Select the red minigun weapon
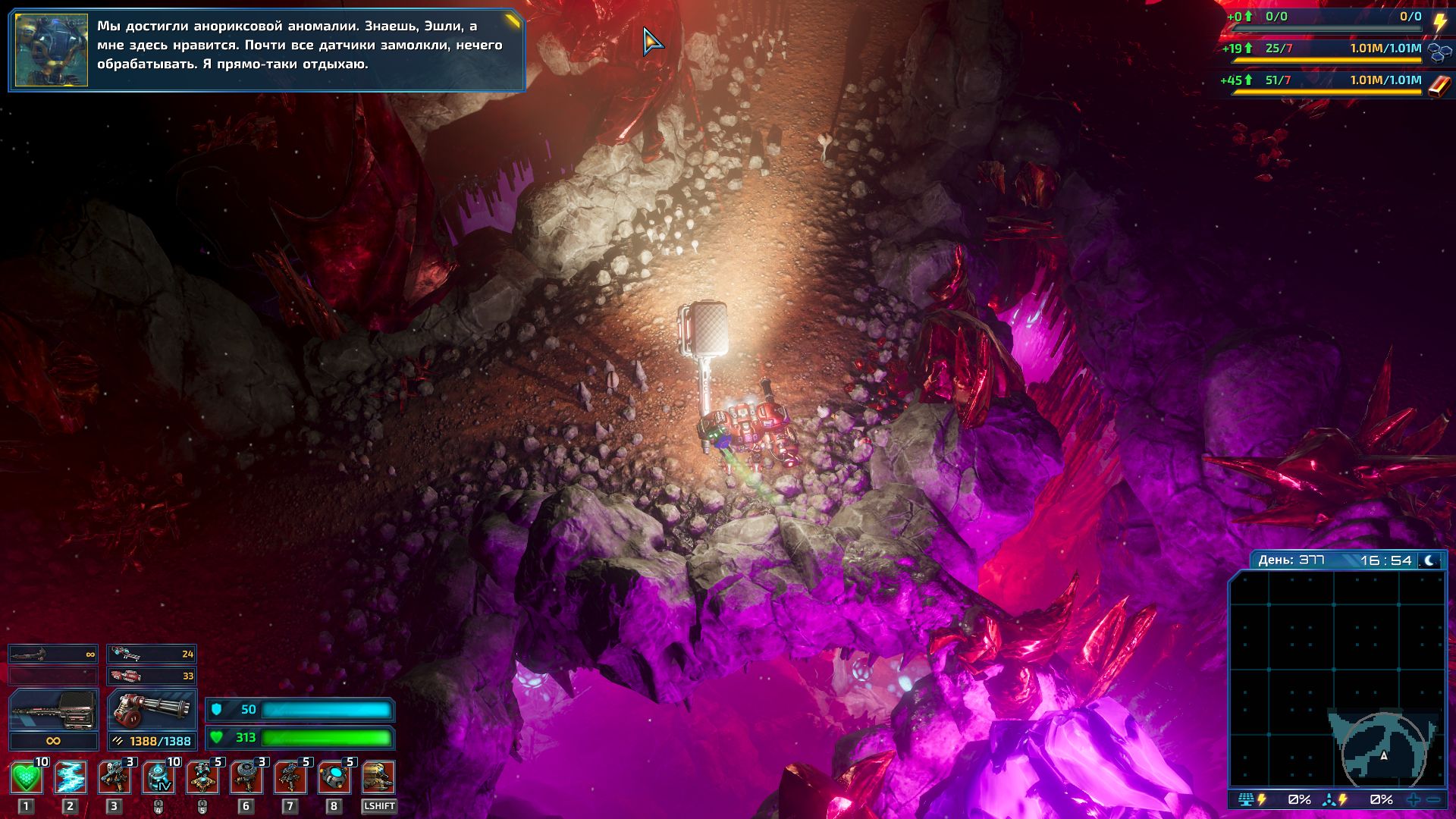This screenshot has width=1456, height=819. coord(152,711)
